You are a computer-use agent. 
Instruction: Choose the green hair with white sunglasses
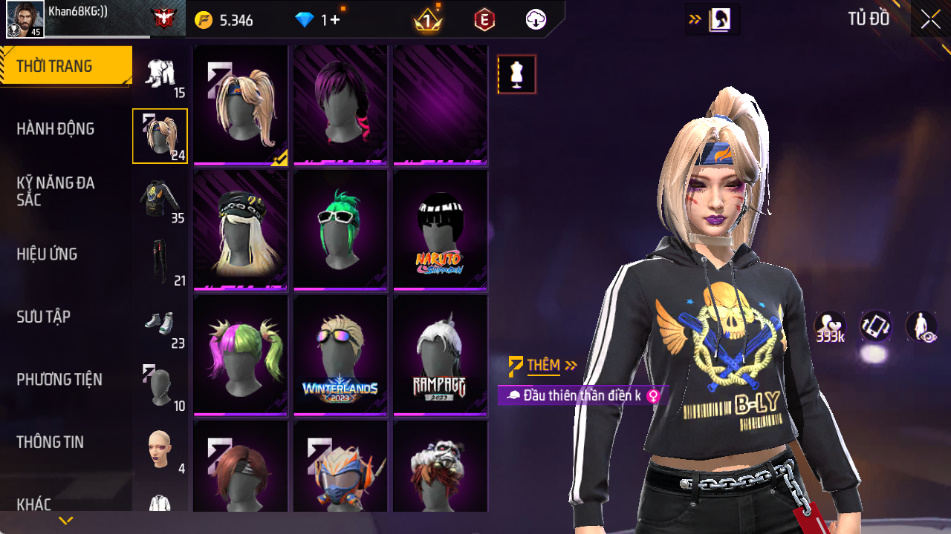(x=340, y=230)
